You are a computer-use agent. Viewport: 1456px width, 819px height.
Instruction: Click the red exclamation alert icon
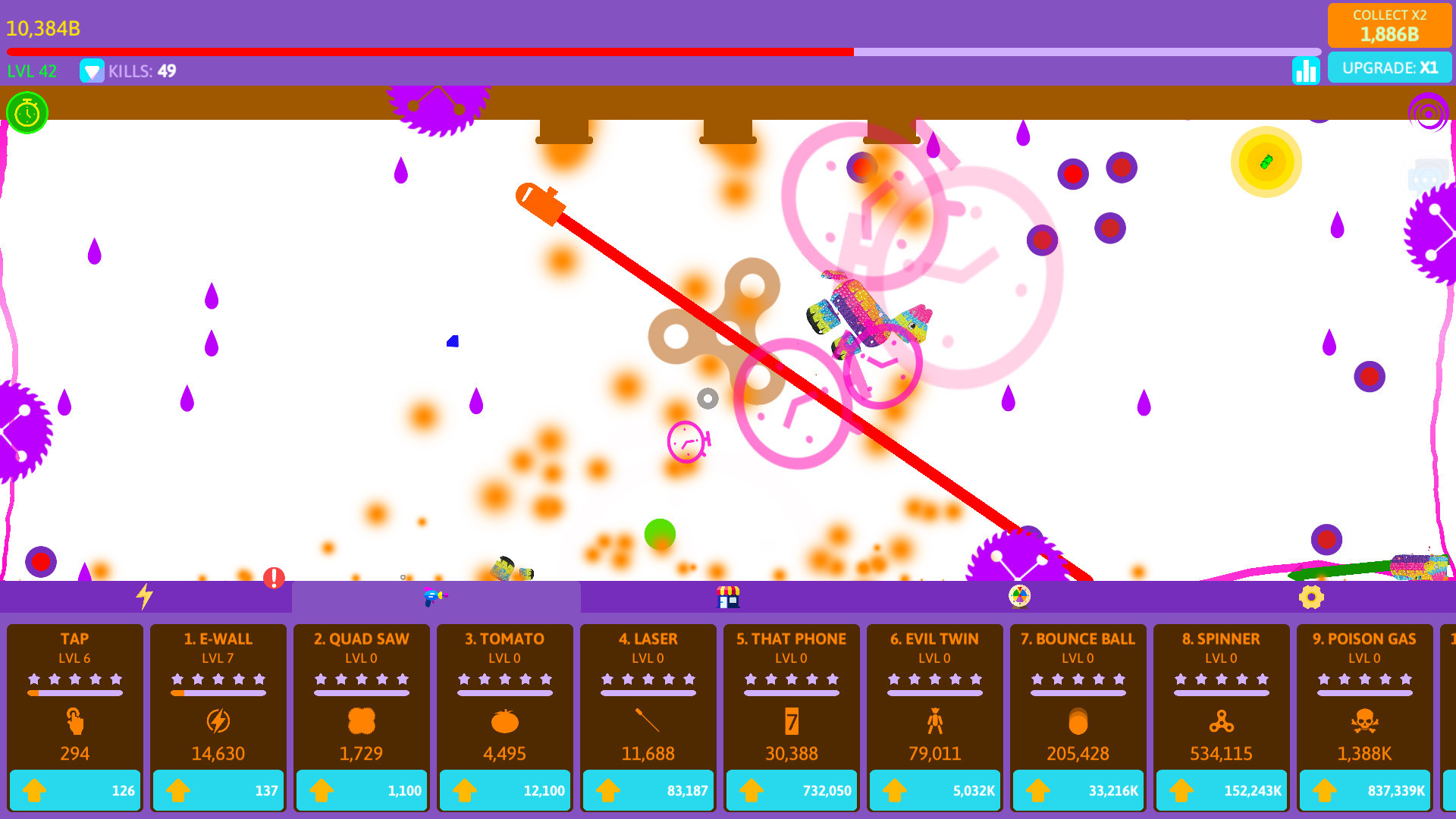273,579
